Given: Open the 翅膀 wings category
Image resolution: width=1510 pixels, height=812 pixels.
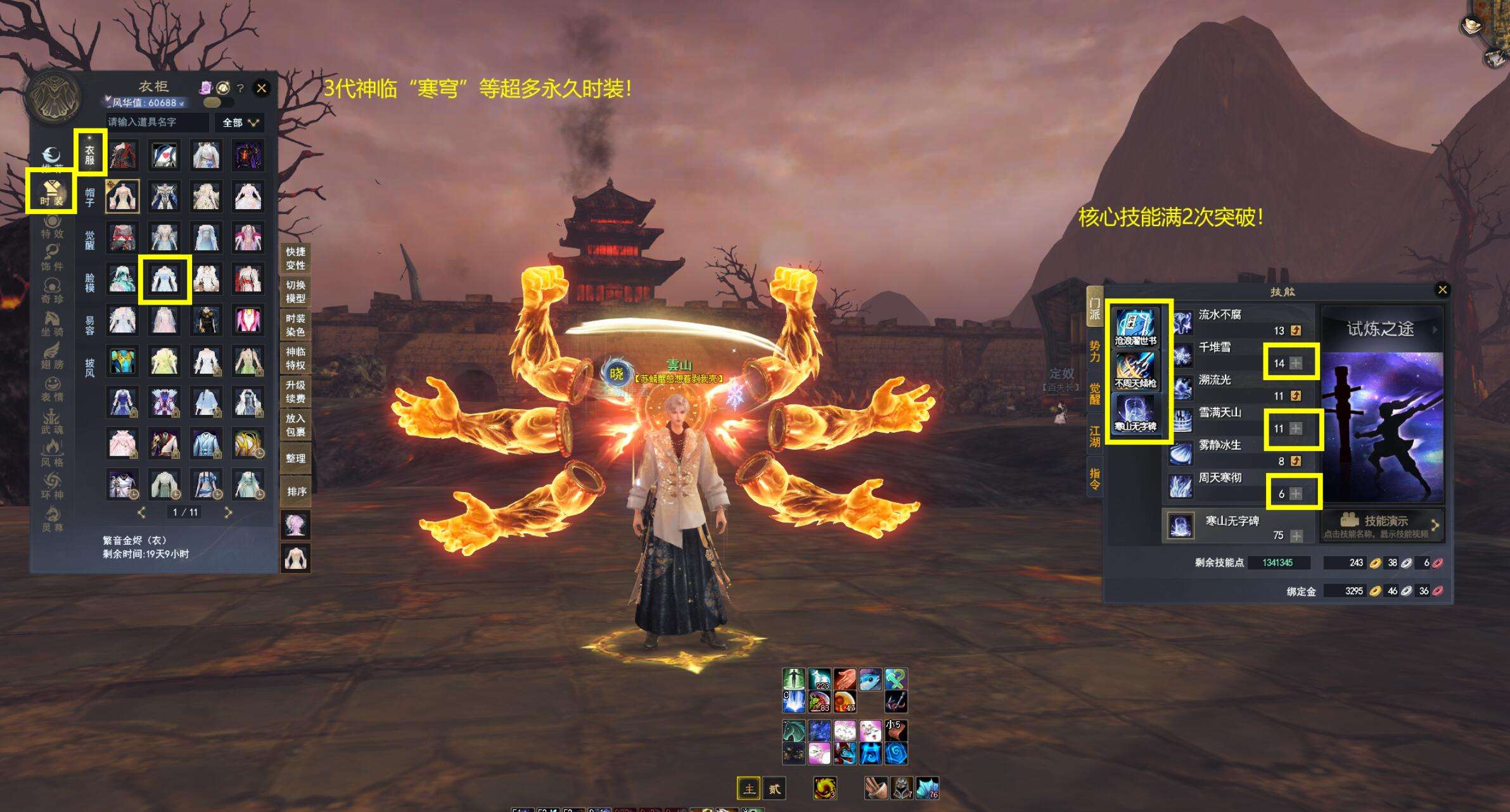Looking at the screenshot, I should pyautogui.click(x=52, y=356).
